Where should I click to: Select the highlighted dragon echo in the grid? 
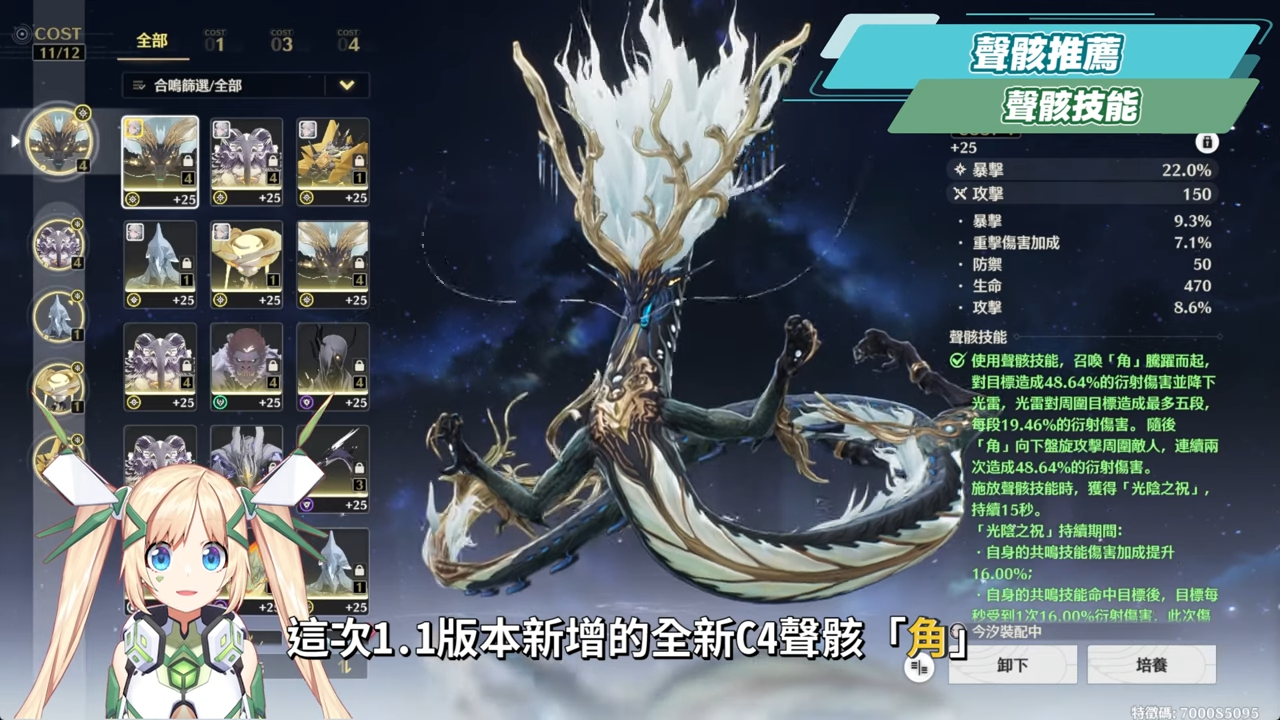pyautogui.click(x=160, y=162)
